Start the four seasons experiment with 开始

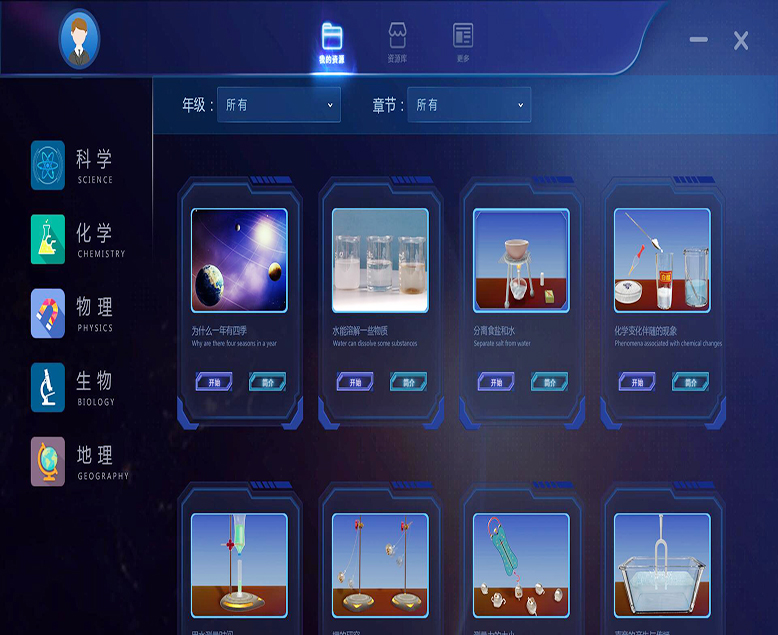(x=215, y=382)
